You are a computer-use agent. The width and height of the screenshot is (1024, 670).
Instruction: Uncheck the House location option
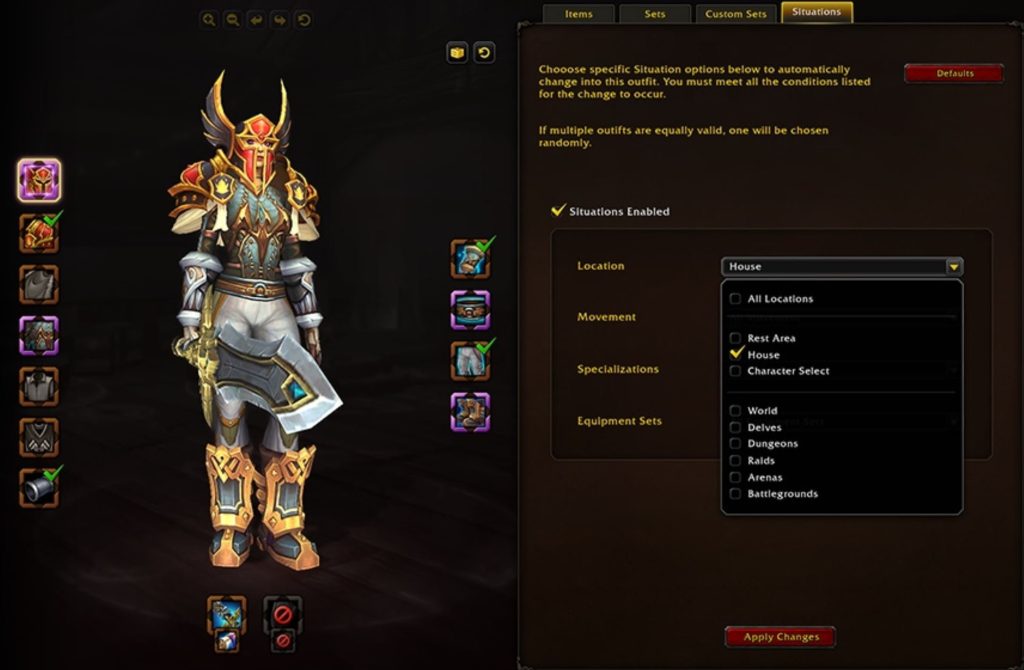point(737,354)
